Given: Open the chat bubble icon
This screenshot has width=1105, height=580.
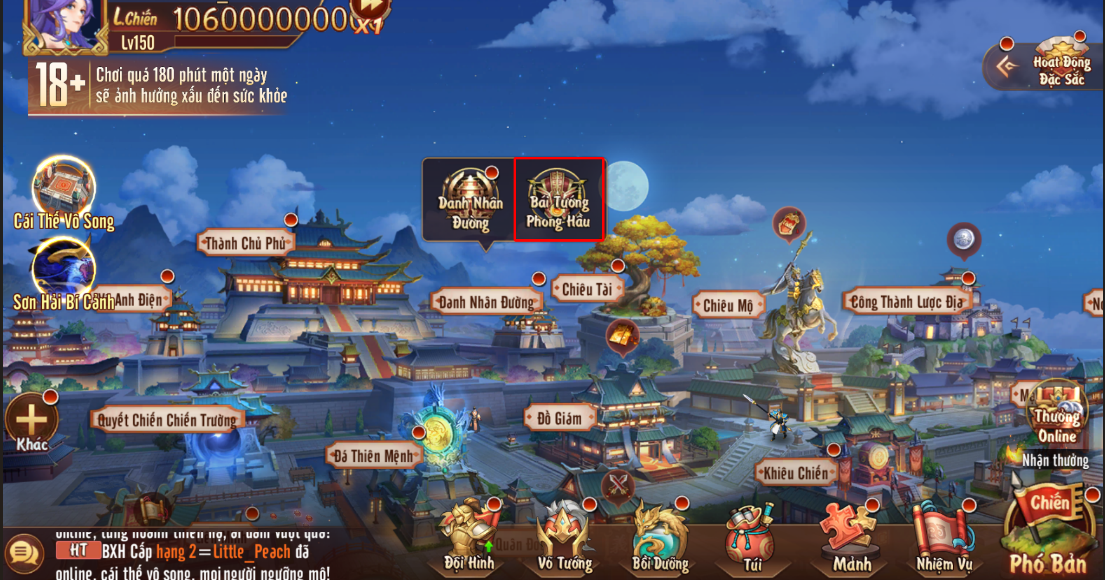Looking at the screenshot, I should pyautogui.click(x=23, y=552).
